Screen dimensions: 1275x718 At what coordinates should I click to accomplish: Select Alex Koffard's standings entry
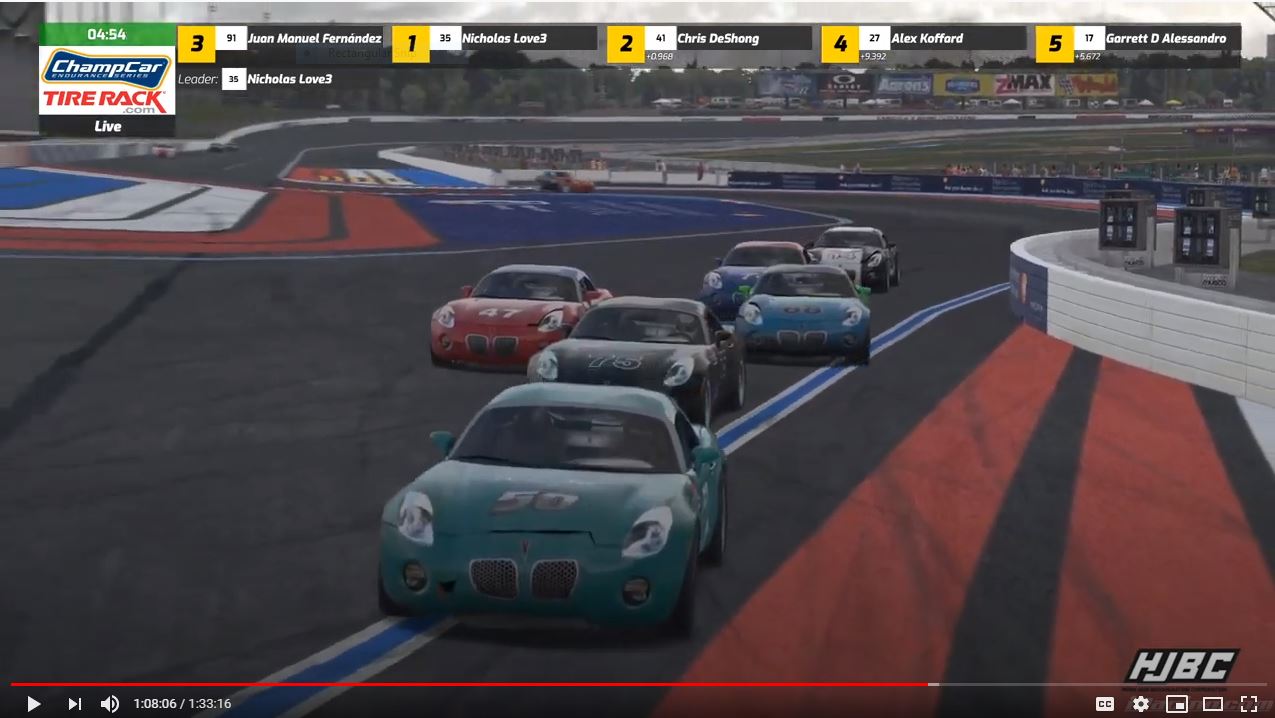click(x=926, y=39)
